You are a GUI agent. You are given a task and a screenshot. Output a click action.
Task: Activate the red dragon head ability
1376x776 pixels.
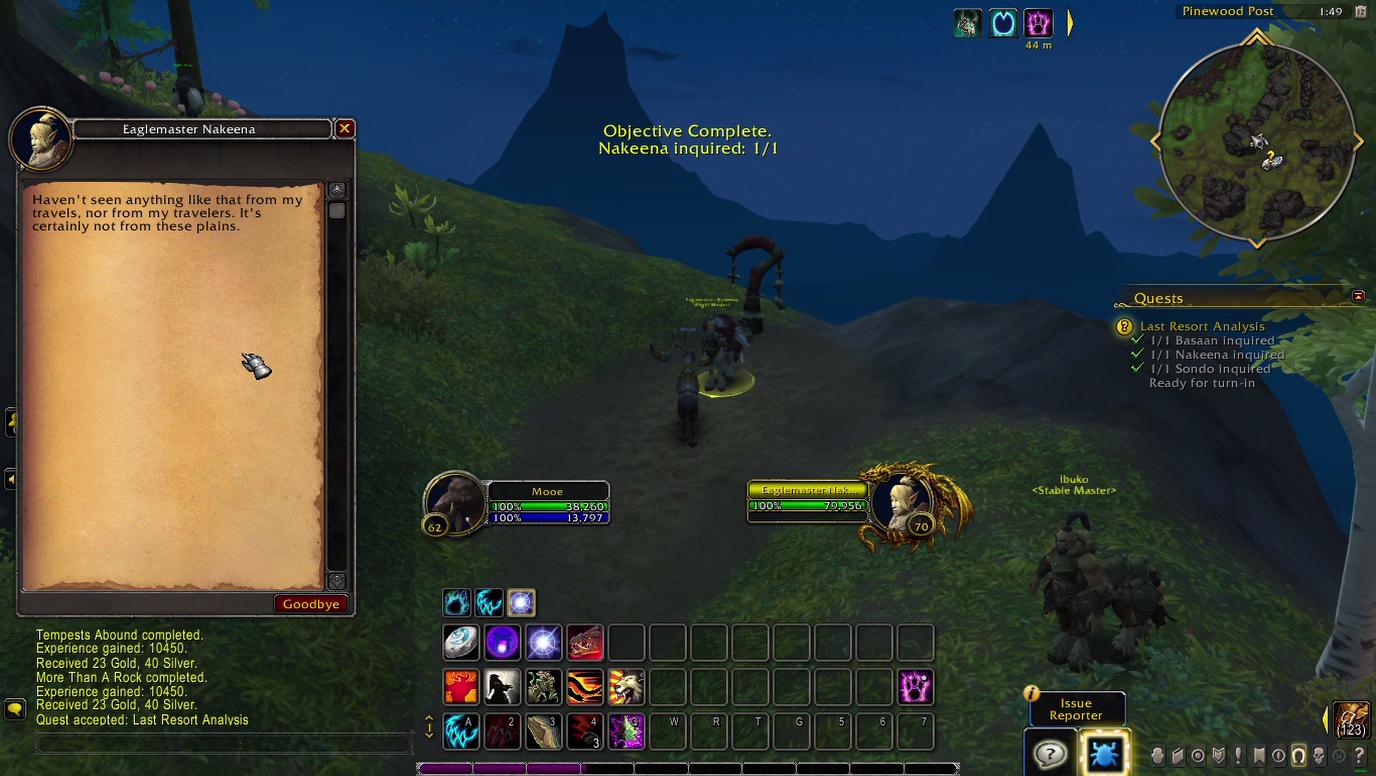(585, 642)
